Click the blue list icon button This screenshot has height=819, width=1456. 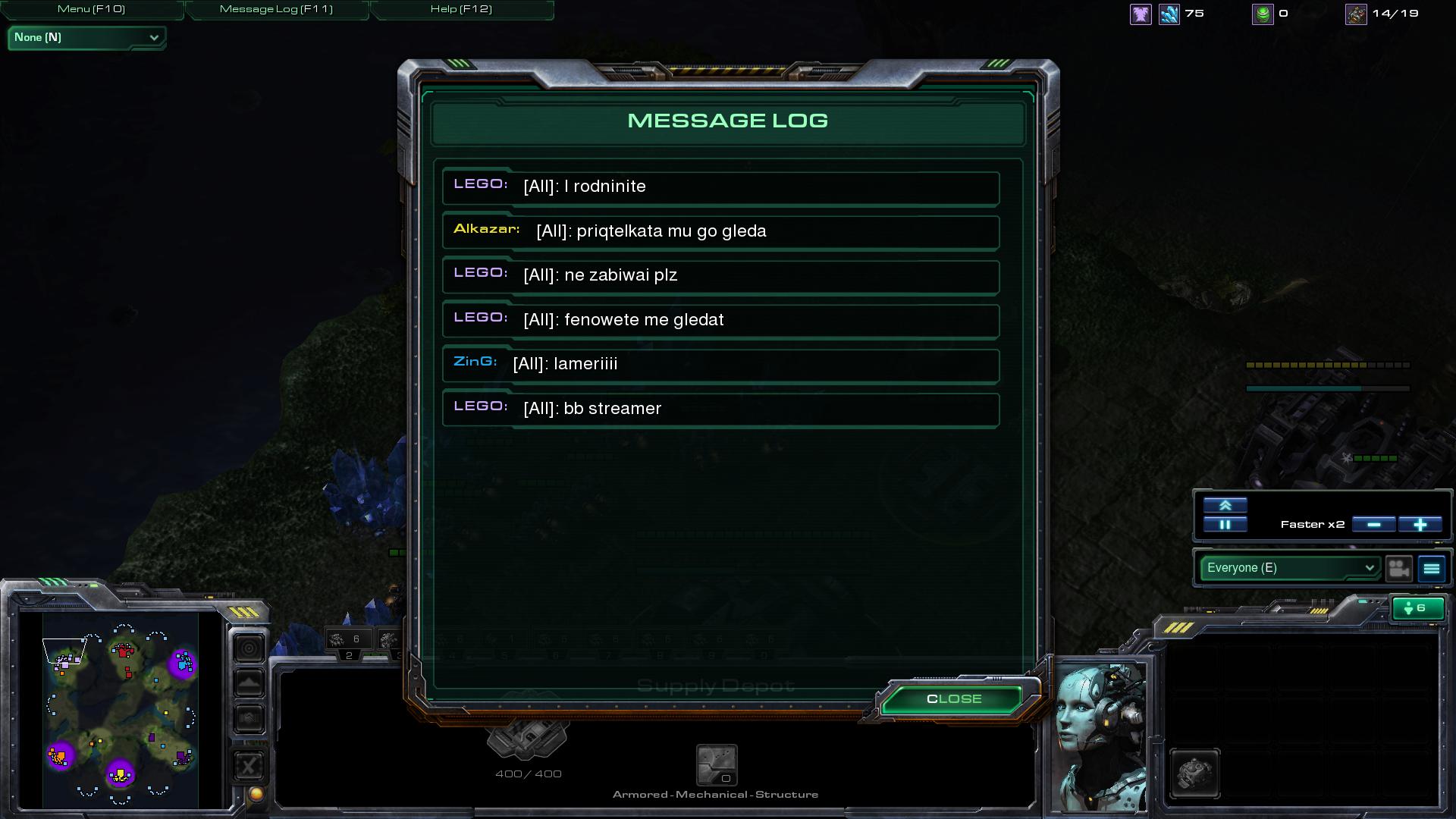[1432, 568]
